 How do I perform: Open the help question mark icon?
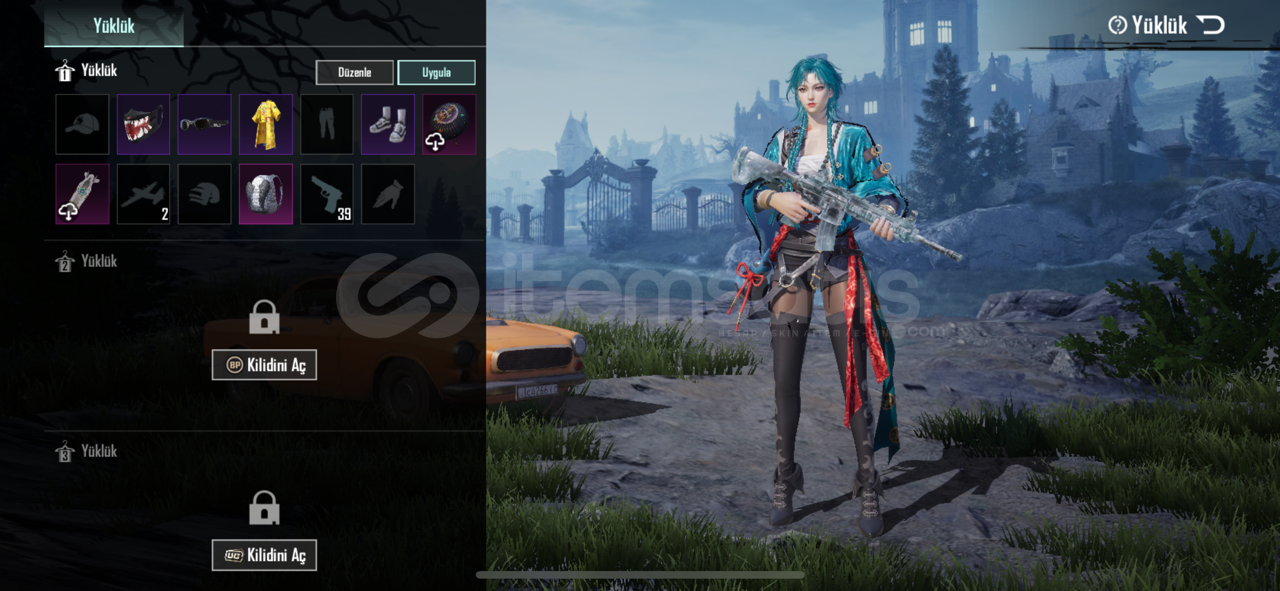1117,25
